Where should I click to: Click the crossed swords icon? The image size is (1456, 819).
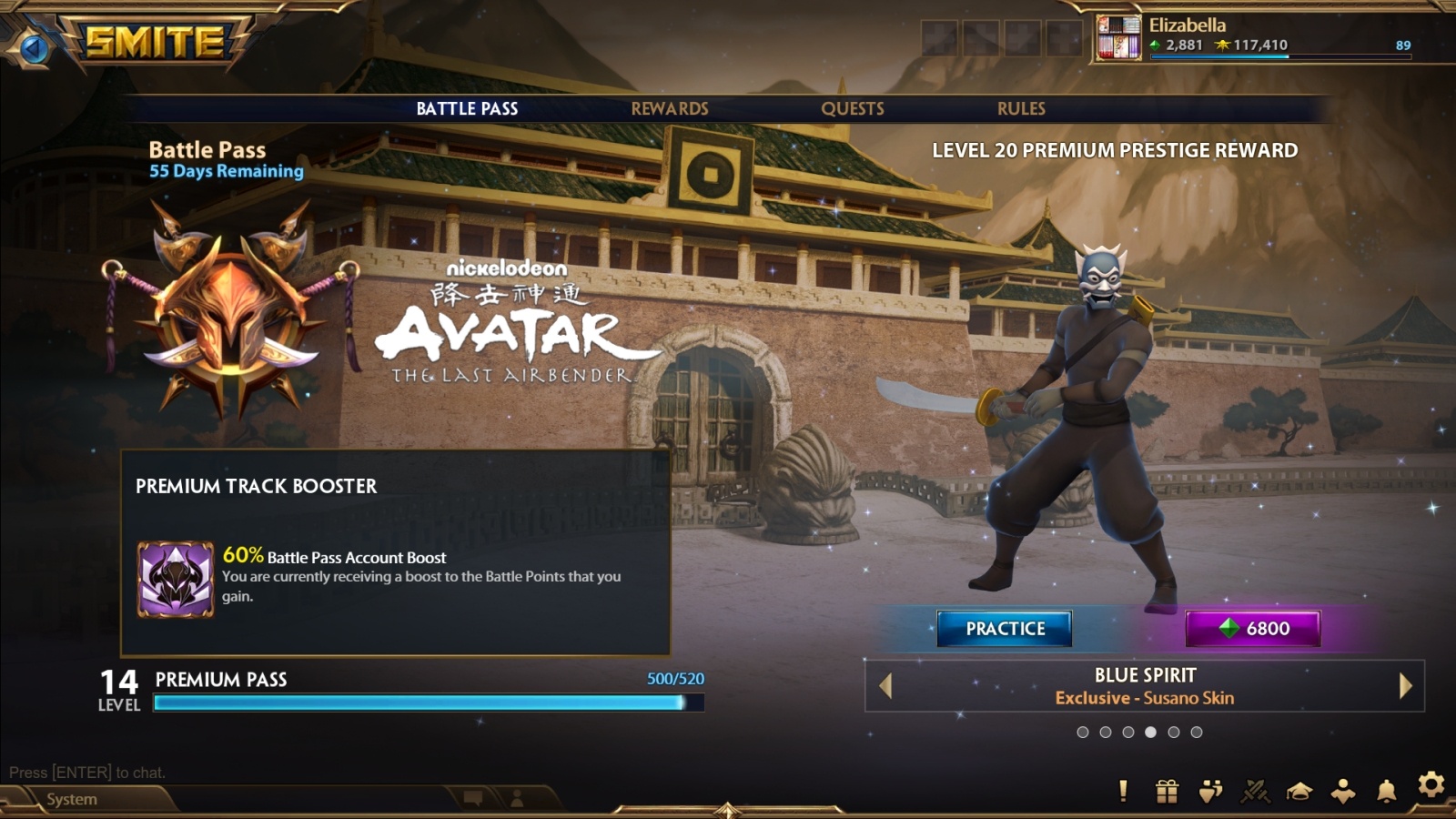click(x=1255, y=791)
